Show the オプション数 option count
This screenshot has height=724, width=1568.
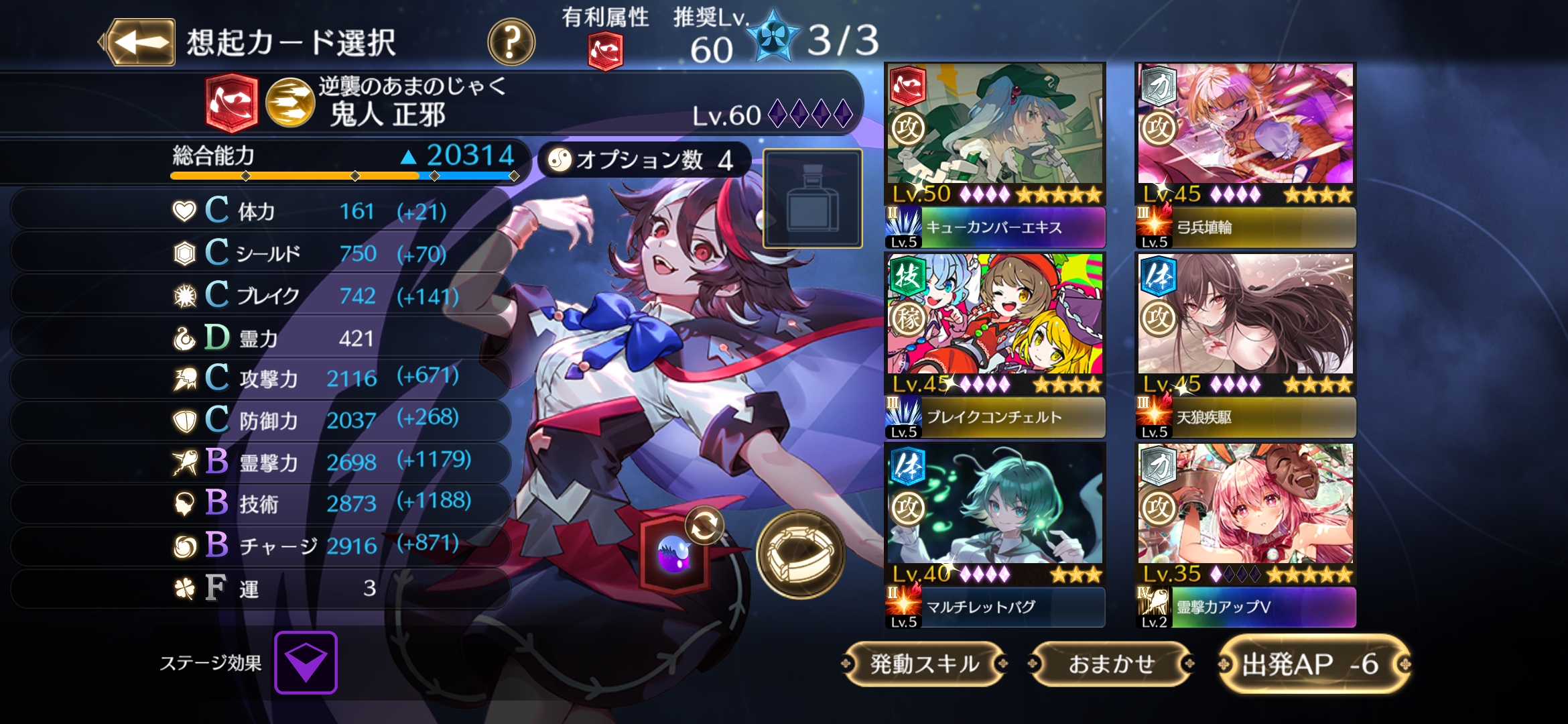point(641,160)
